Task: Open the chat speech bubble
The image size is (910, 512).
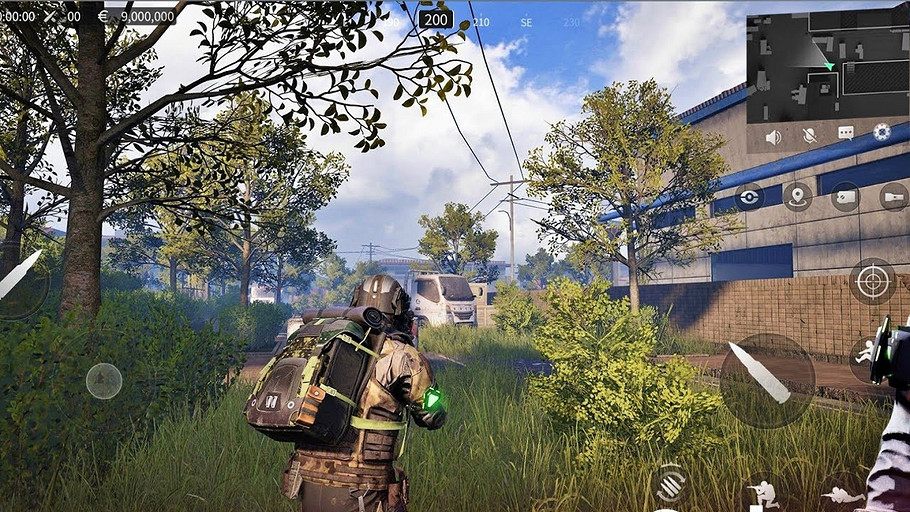Action: 845,134
